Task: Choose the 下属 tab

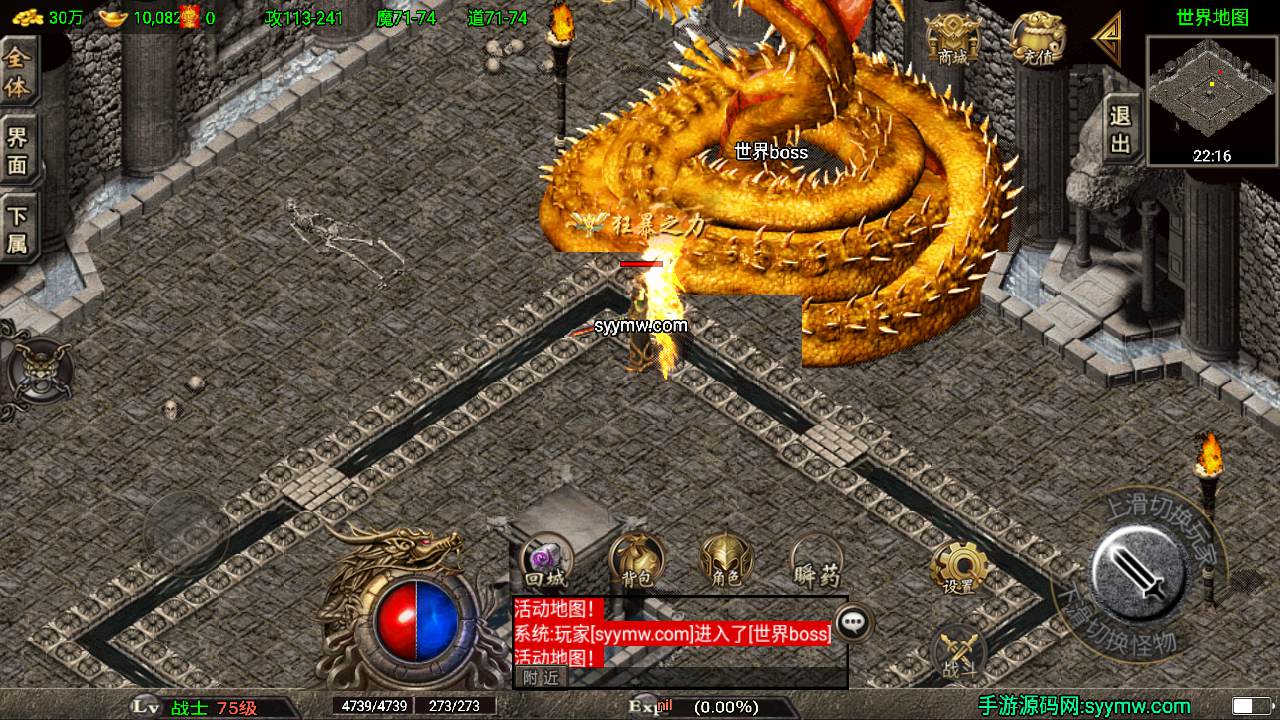Action: pyautogui.click(x=18, y=229)
